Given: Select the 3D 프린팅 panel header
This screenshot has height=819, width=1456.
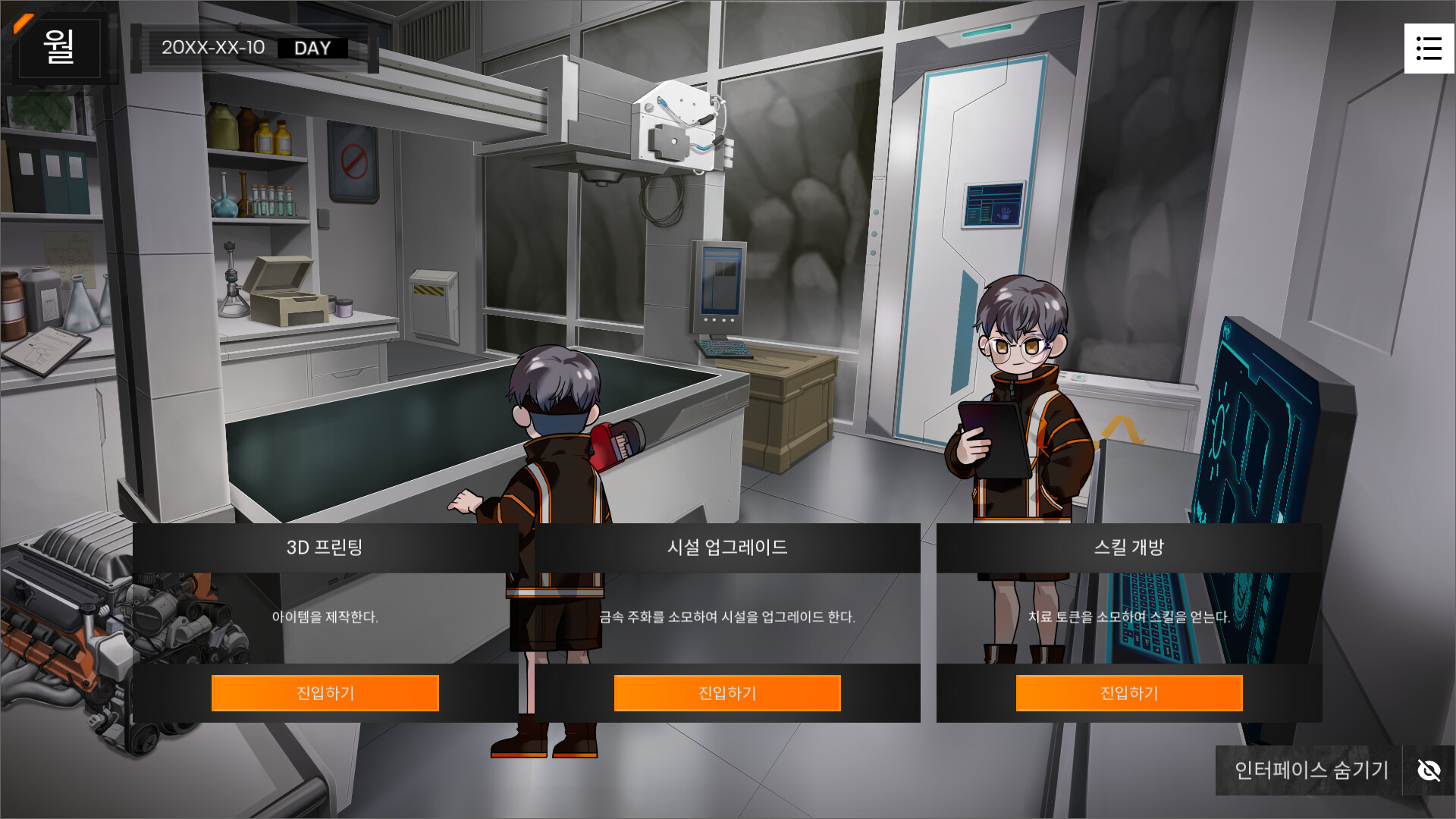Looking at the screenshot, I should pyautogui.click(x=326, y=548).
